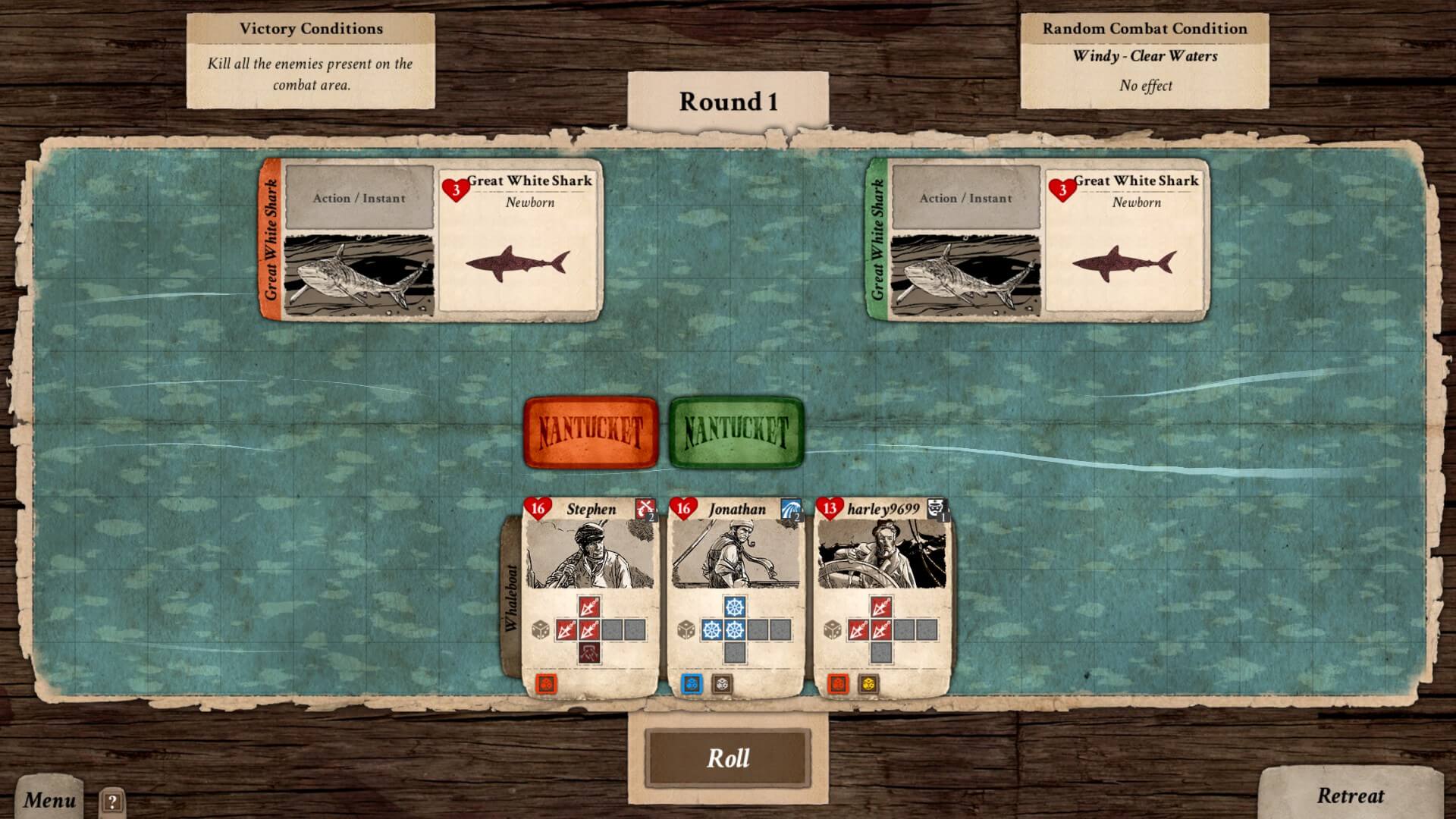Screen dimensions: 1456x819
Task: Choose the orange Nantucket token
Action: 591,432
